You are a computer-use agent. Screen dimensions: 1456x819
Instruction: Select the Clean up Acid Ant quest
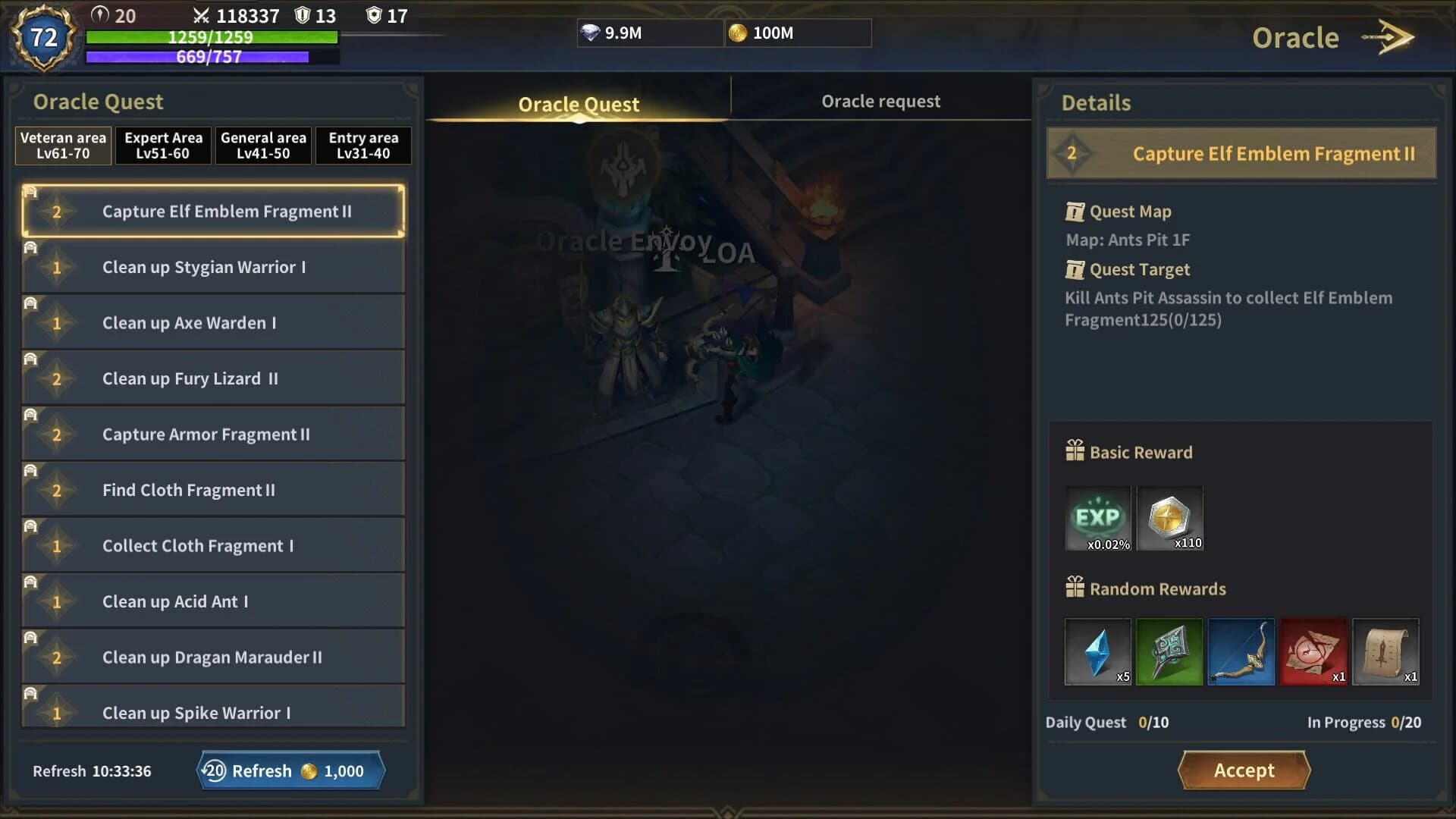(214, 601)
